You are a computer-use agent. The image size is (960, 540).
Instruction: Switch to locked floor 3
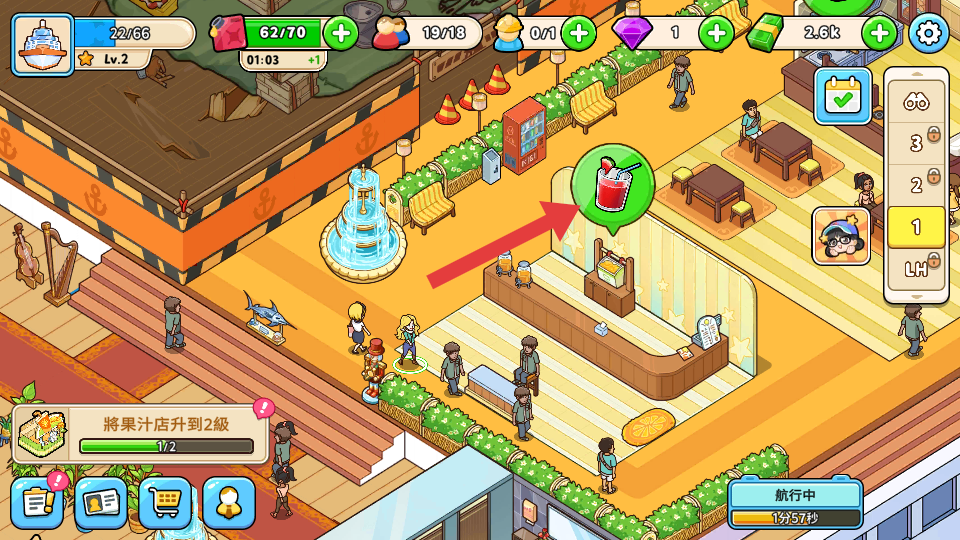916,143
